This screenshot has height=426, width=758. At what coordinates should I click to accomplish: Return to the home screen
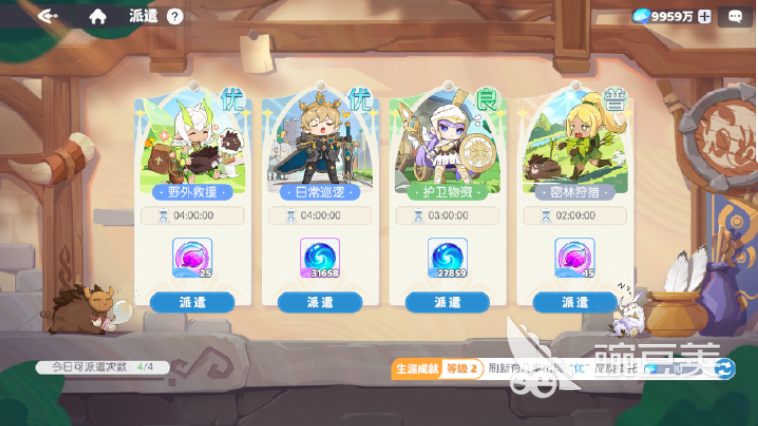click(97, 16)
